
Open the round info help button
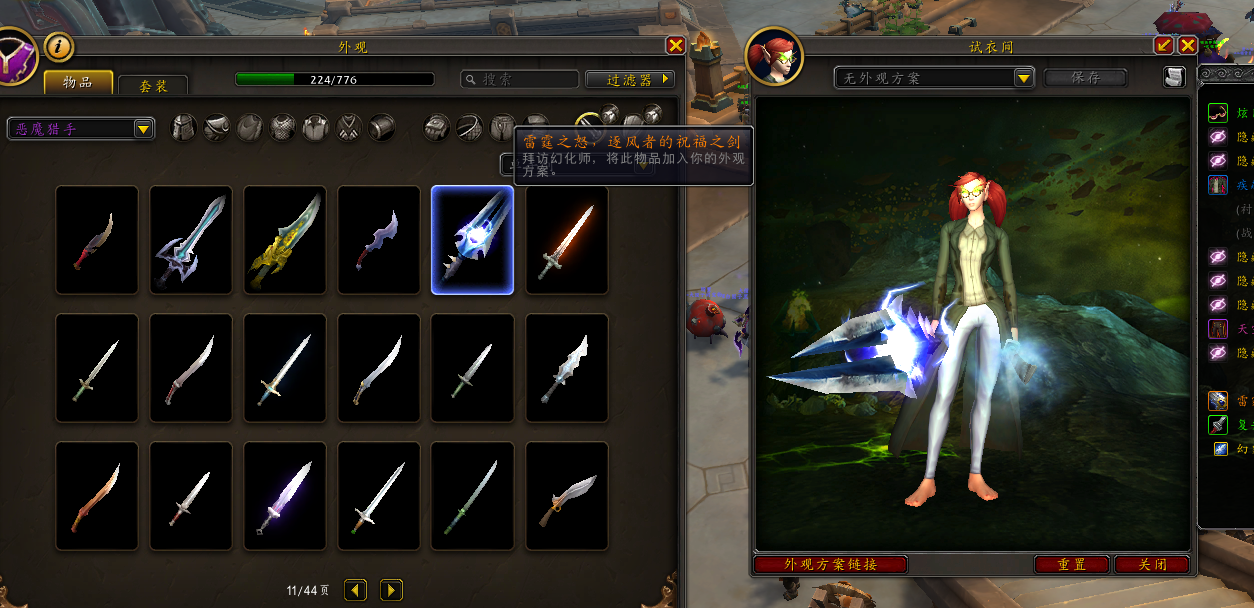tap(59, 46)
